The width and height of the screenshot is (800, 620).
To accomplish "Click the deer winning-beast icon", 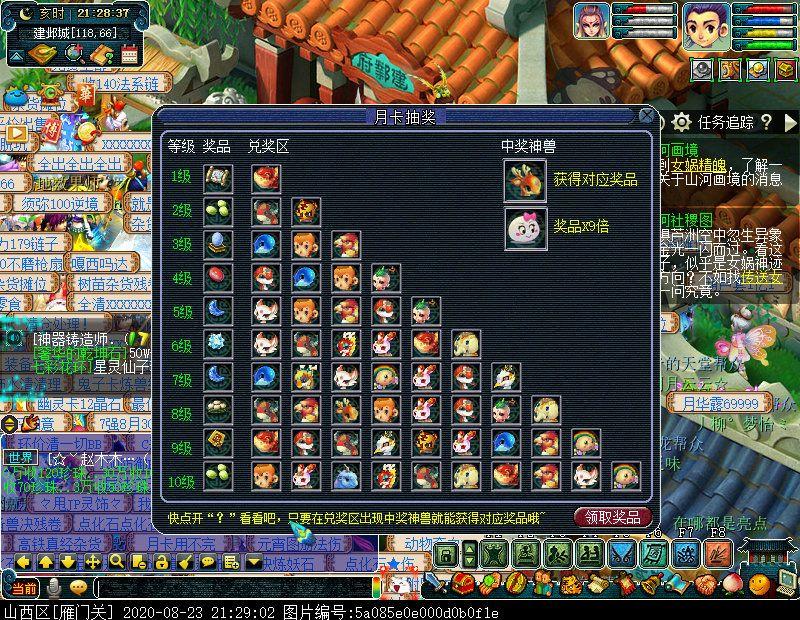I will click(x=524, y=179).
